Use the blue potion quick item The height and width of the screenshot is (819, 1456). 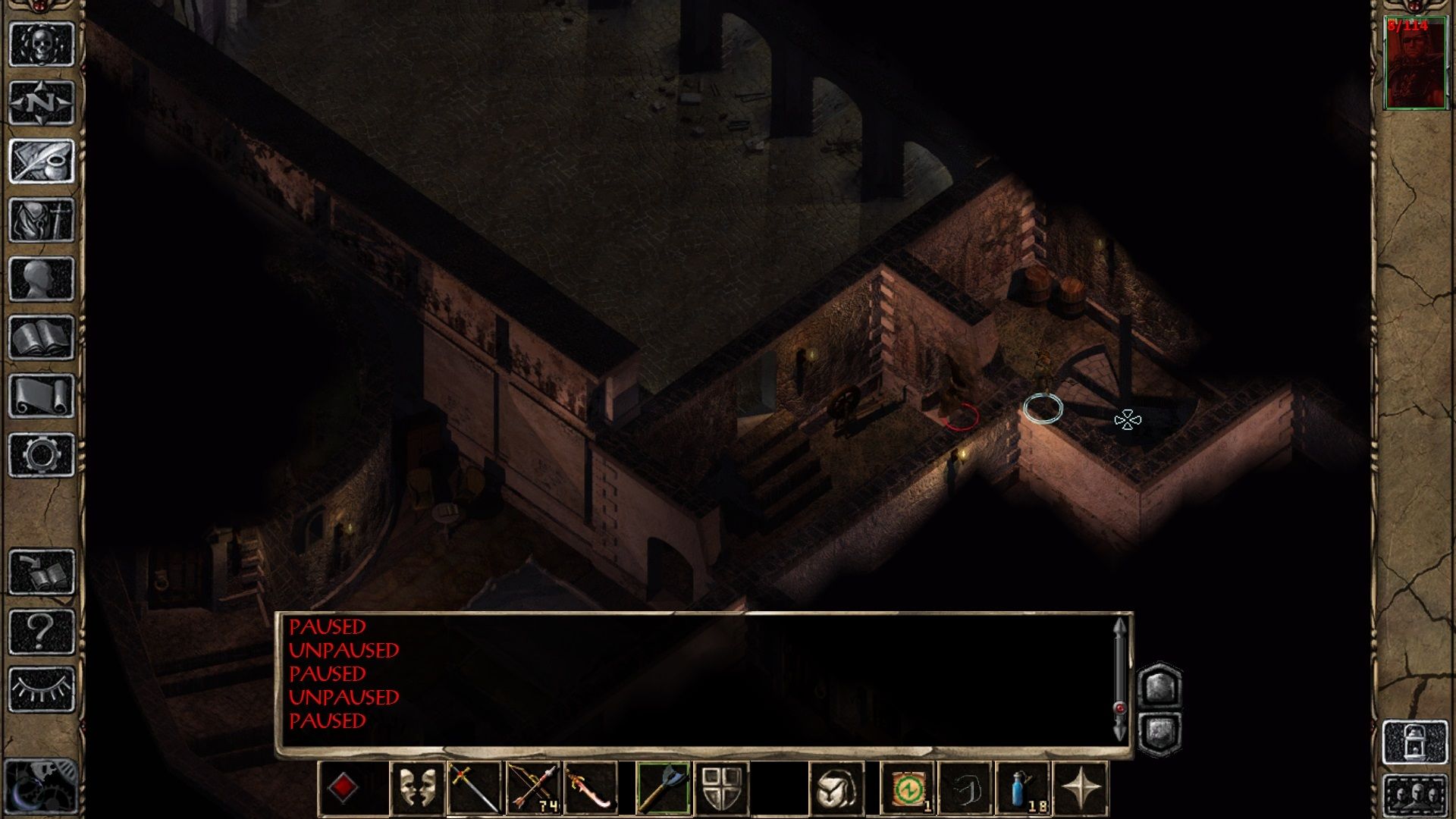[1023, 789]
